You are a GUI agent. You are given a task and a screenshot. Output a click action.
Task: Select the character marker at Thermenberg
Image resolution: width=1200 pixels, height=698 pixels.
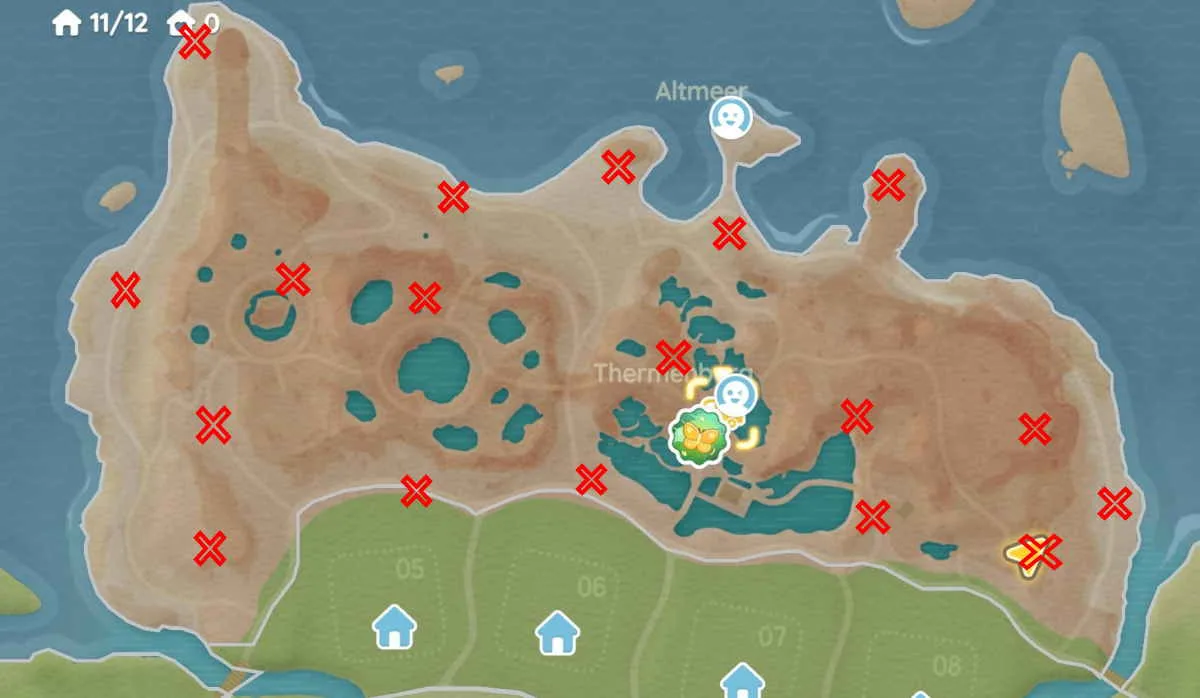coord(736,393)
